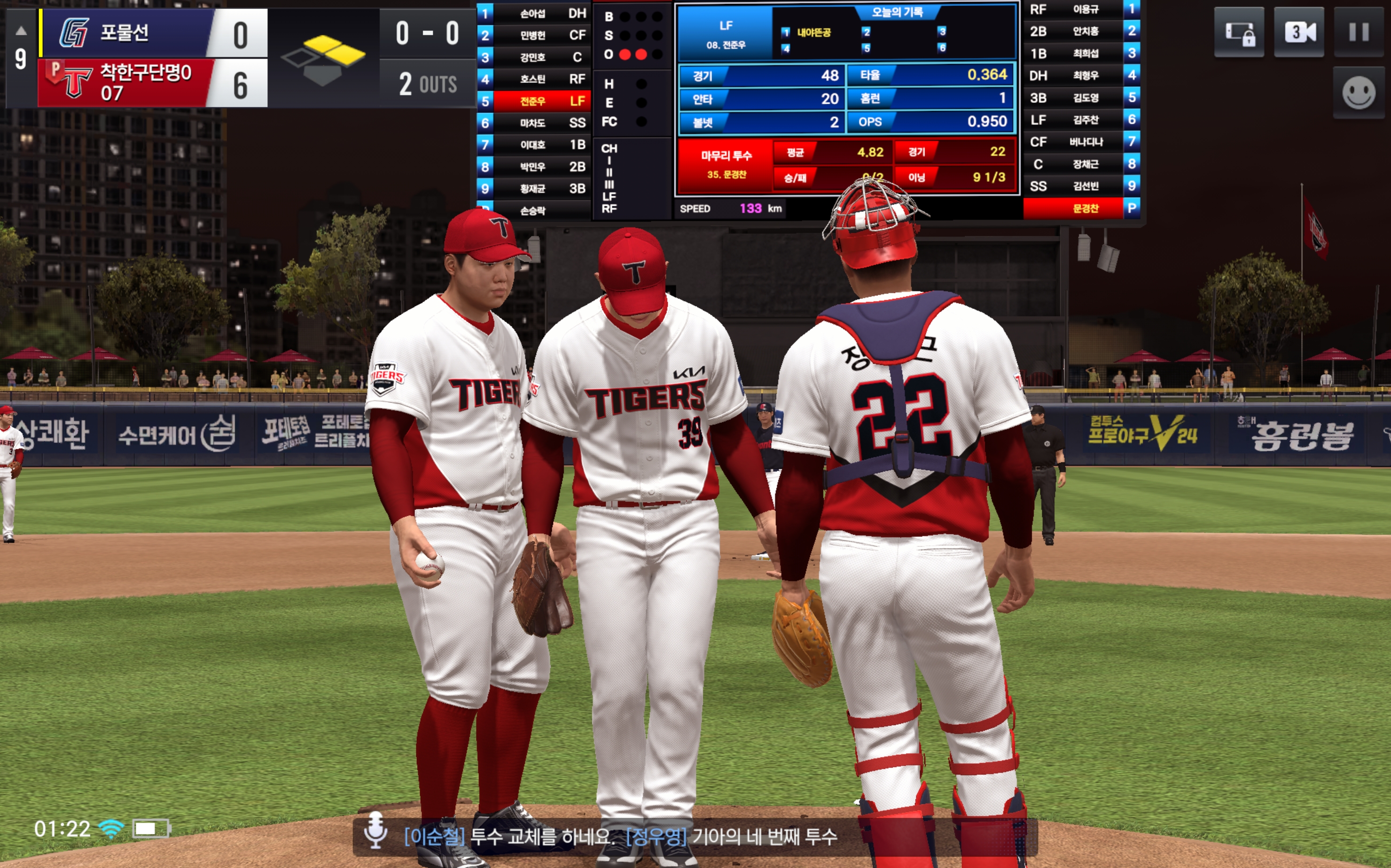Switch the camera view with the camera button
1391x868 pixels.
1298,32
